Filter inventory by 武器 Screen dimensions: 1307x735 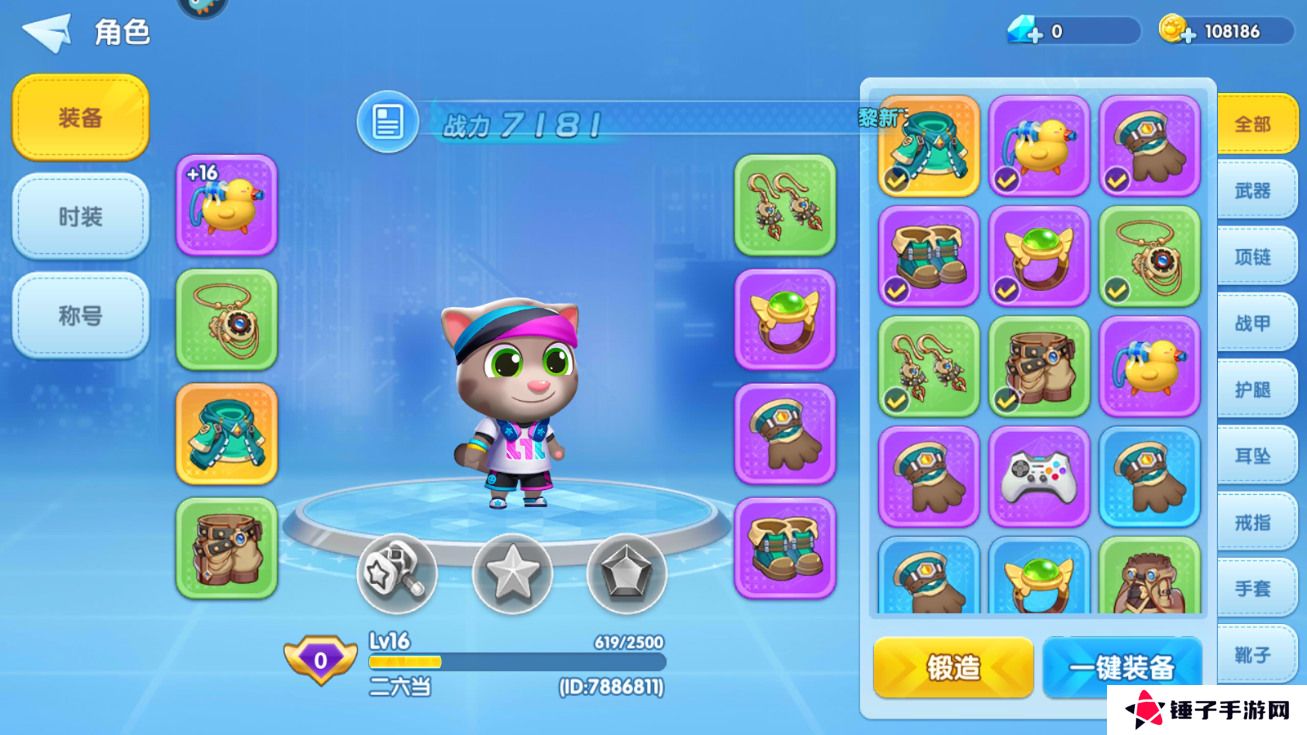(x=1252, y=190)
